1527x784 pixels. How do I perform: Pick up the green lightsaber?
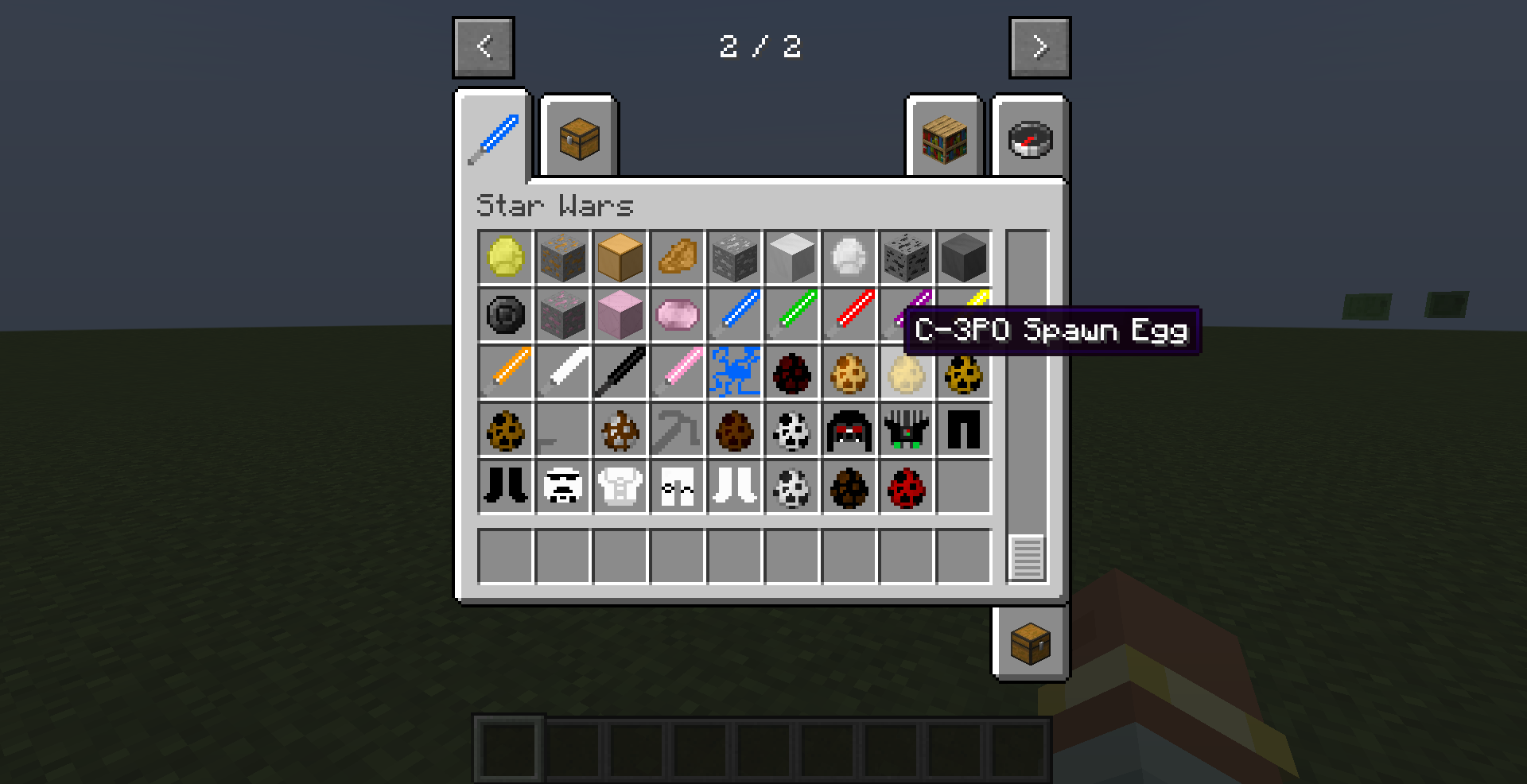point(792,314)
